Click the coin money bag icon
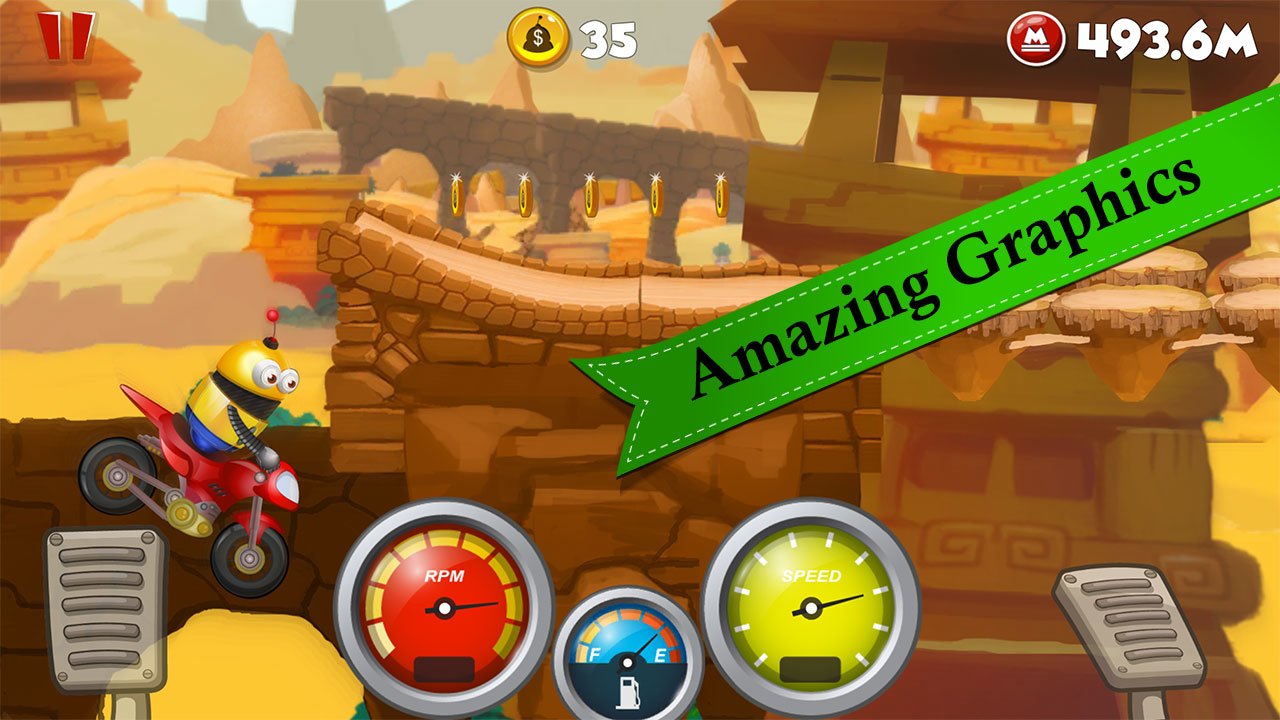This screenshot has width=1280, height=720. [x=536, y=37]
